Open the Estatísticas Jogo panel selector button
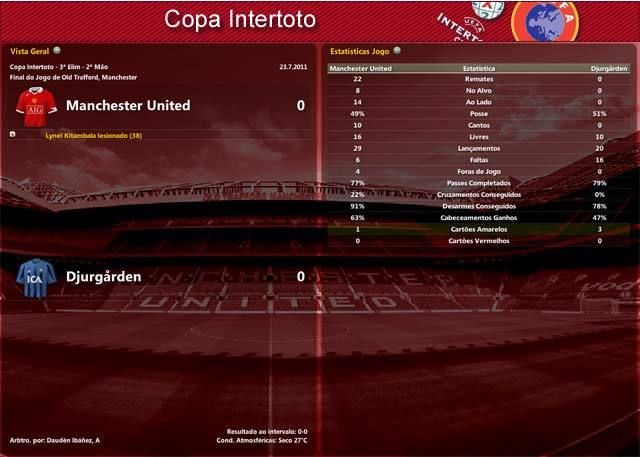This screenshot has width=640, height=457. pyautogui.click(x=397, y=49)
